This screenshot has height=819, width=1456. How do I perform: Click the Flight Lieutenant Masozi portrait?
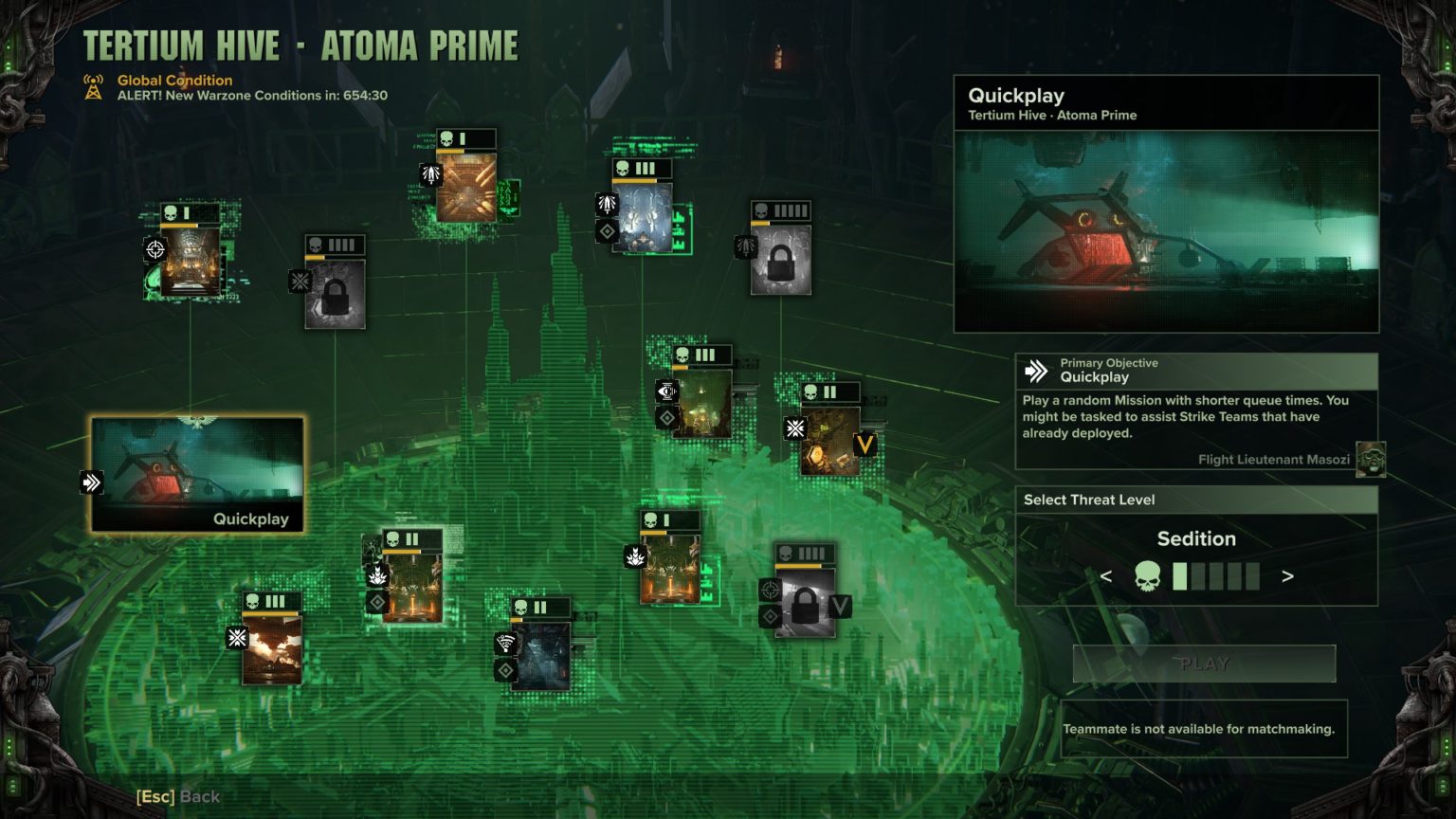(x=1370, y=459)
